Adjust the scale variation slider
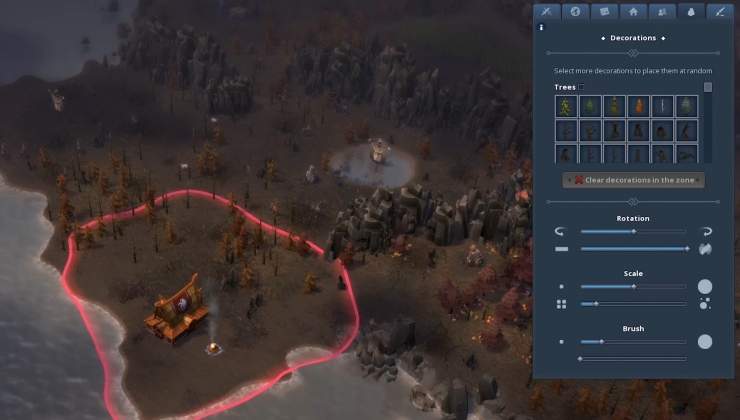Screen dimensions: 740x420 [x=632, y=303]
